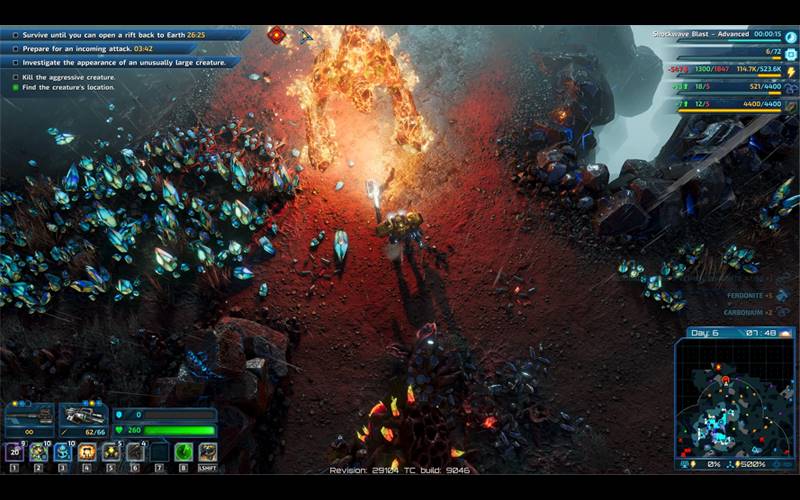Screen dimensions: 800x500
Task: Use the blue item in hotbar slot 3
Action: (x=63, y=452)
